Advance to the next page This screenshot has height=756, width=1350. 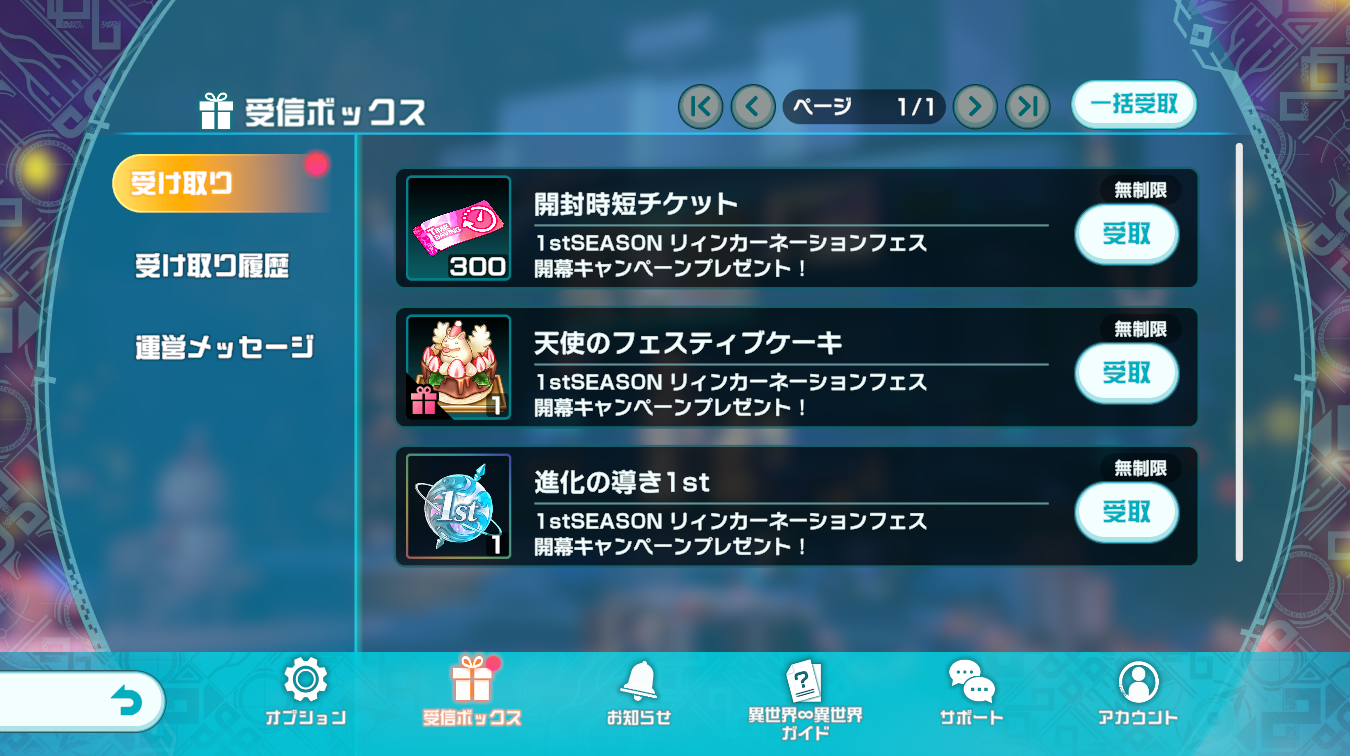(975, 106)
